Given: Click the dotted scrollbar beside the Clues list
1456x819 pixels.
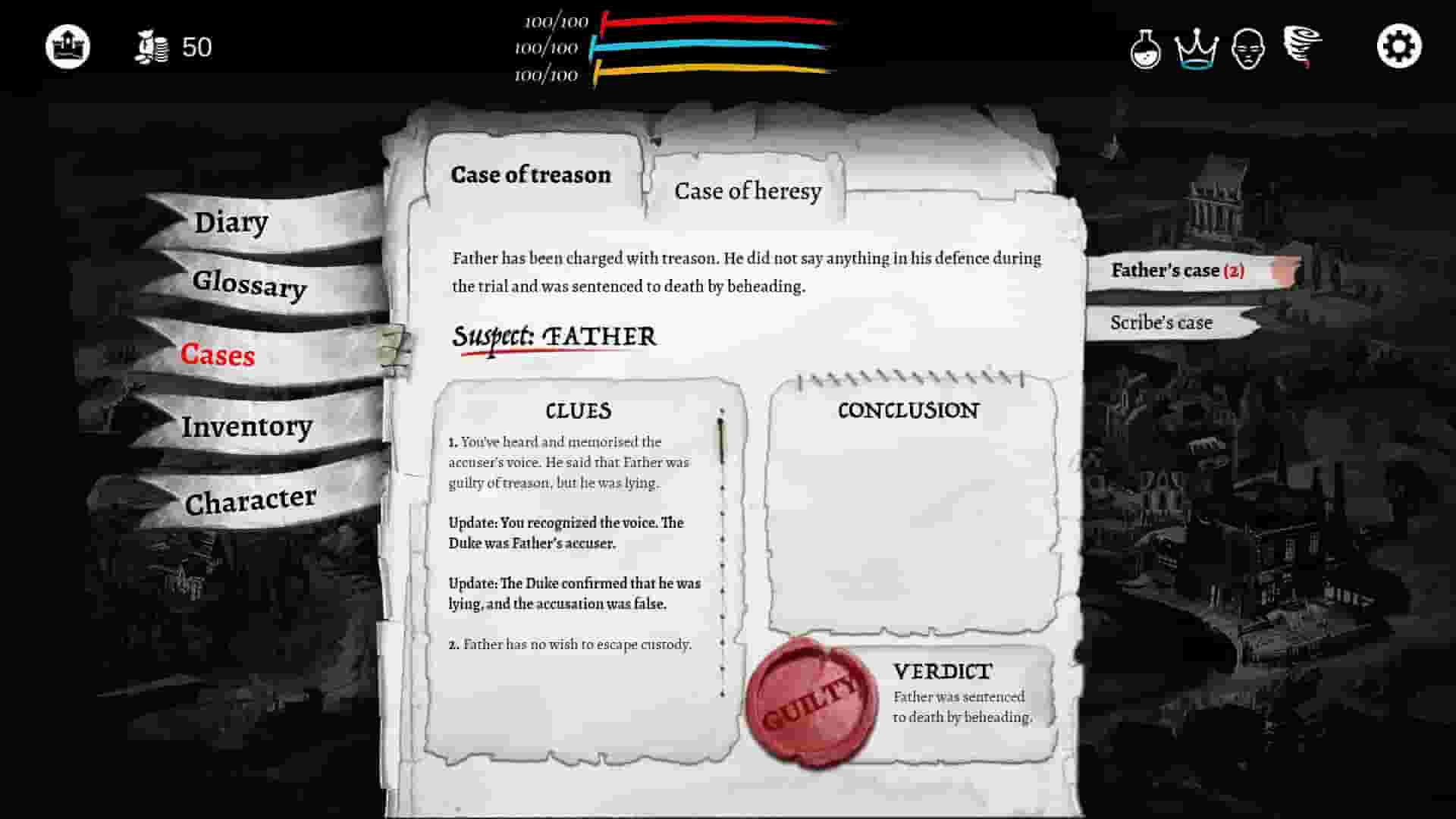Looking at the screenshot, I should pyautogui.click(x=720, y=546).
